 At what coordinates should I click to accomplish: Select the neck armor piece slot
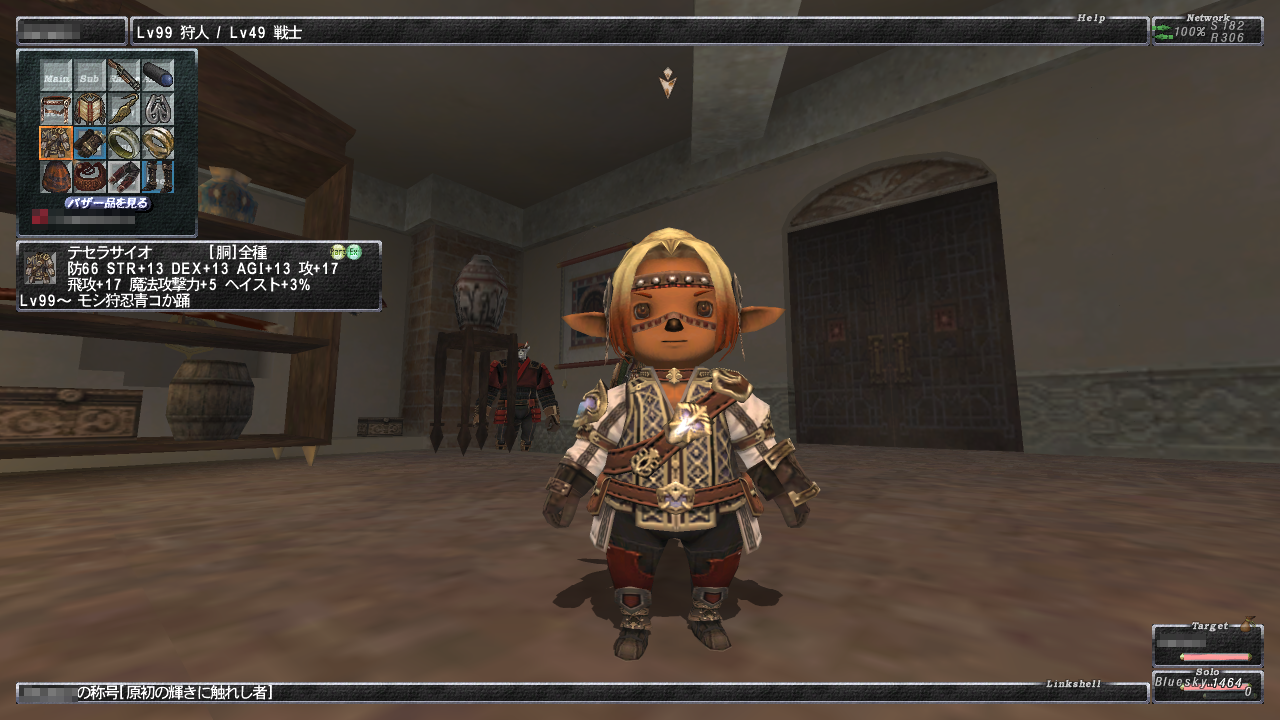[90, 109]
